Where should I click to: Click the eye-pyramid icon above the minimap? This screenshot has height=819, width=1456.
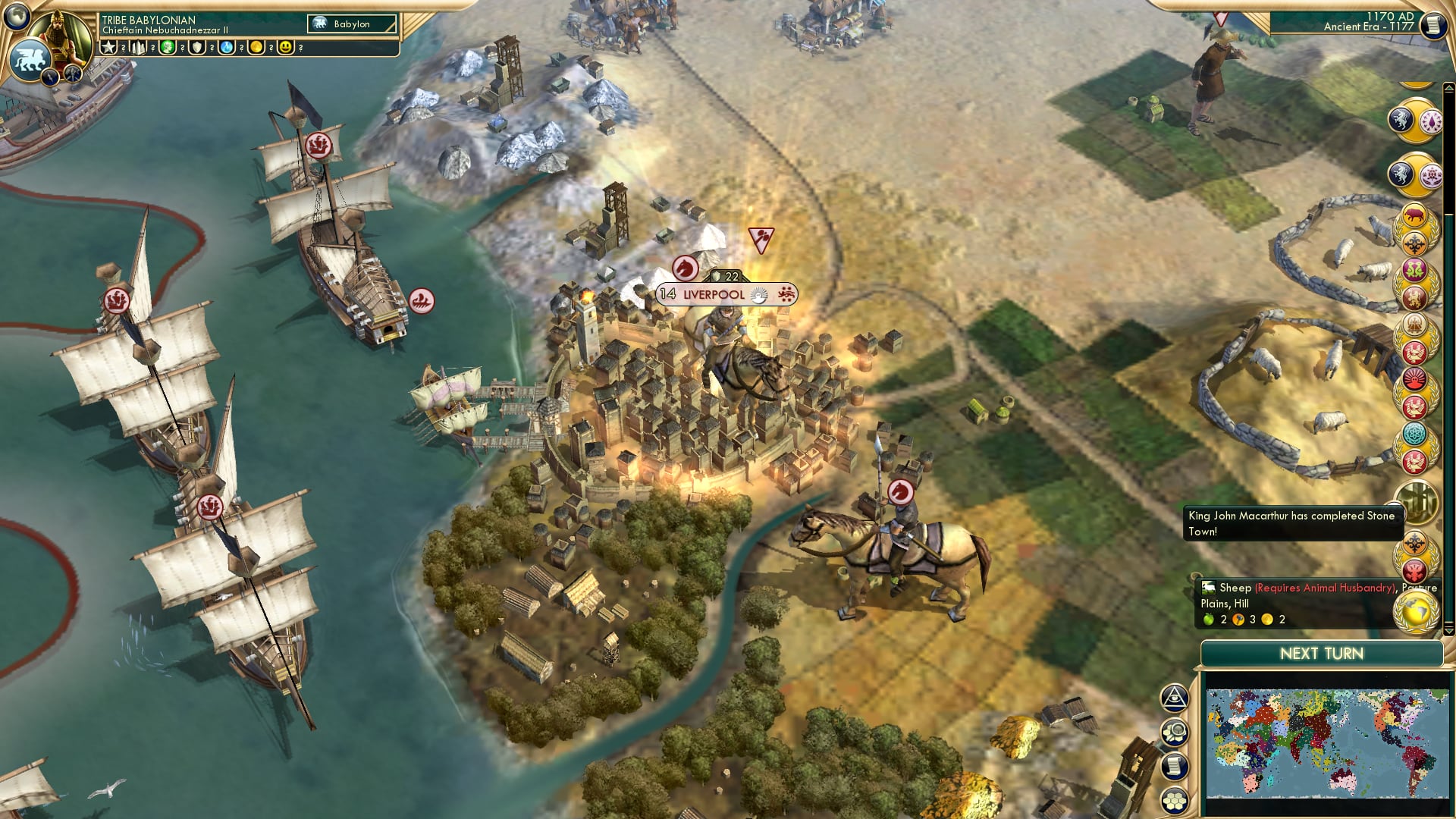click(x=1174, y=699)
